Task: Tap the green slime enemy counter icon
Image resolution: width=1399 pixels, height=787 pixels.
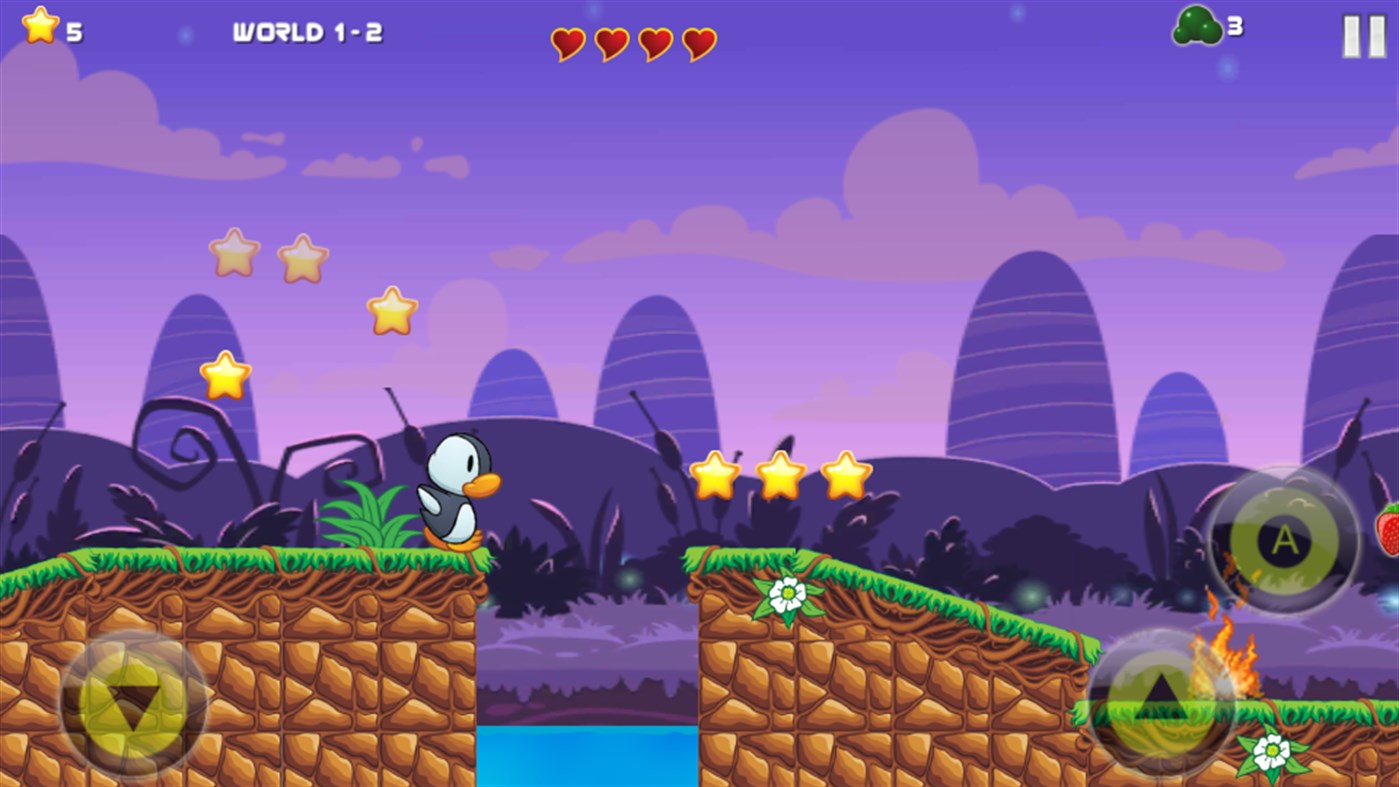Action: pyautogui.click(x=1196, y=27)
